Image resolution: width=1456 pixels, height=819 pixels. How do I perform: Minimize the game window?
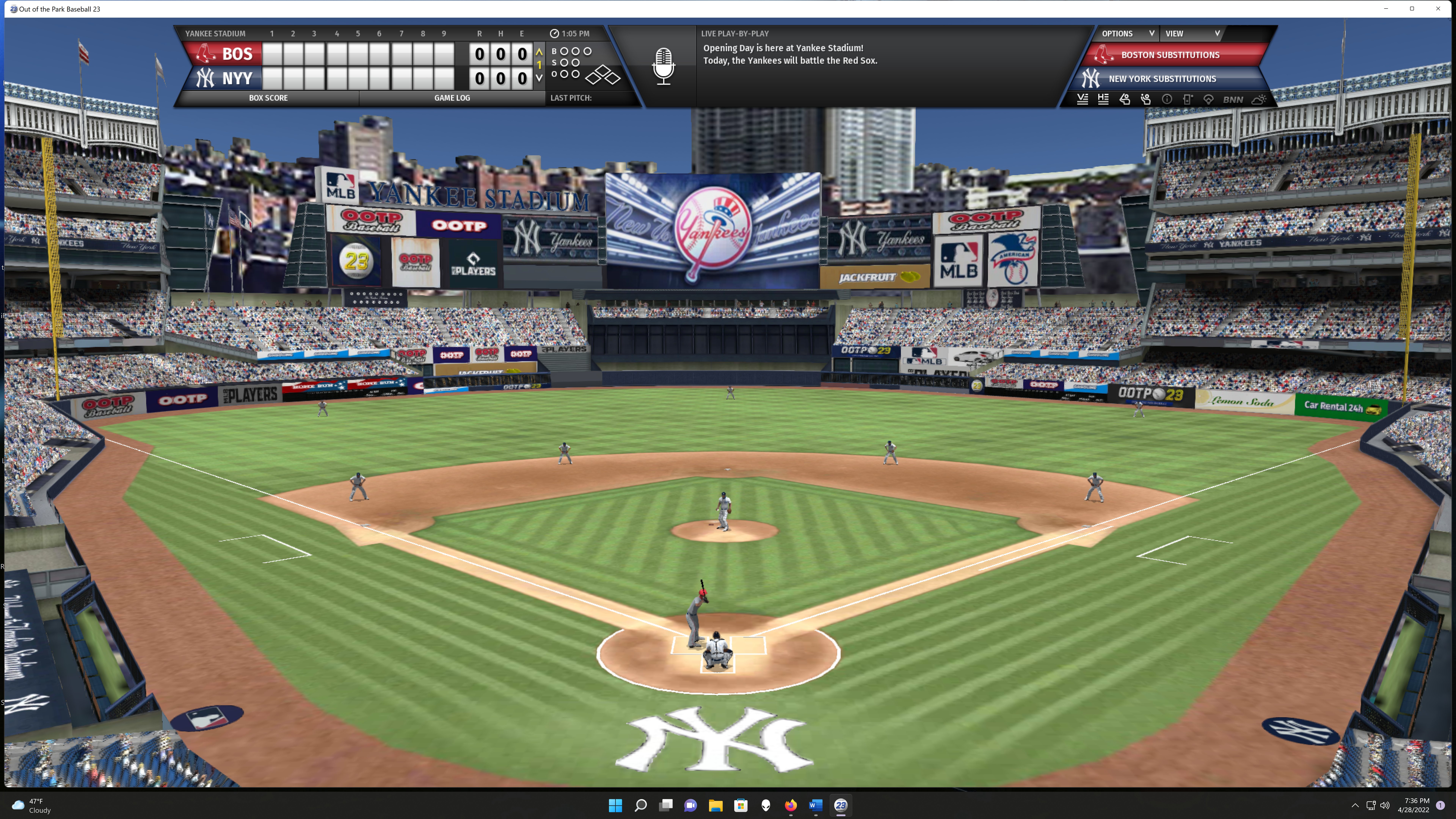point(1386,9)
